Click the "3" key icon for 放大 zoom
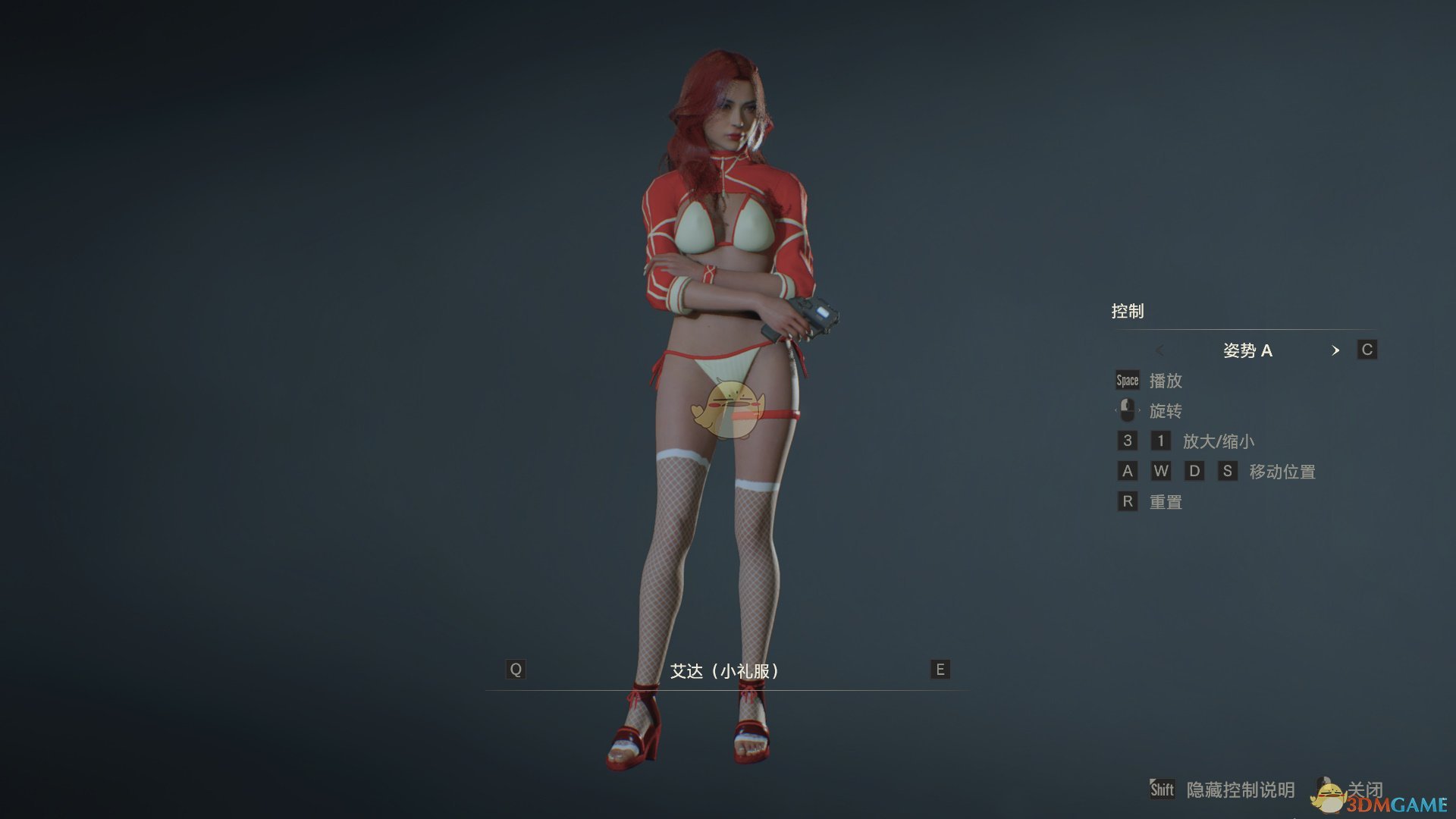1456x819 pixels. pyautogui.click(x=1128, y=441)
